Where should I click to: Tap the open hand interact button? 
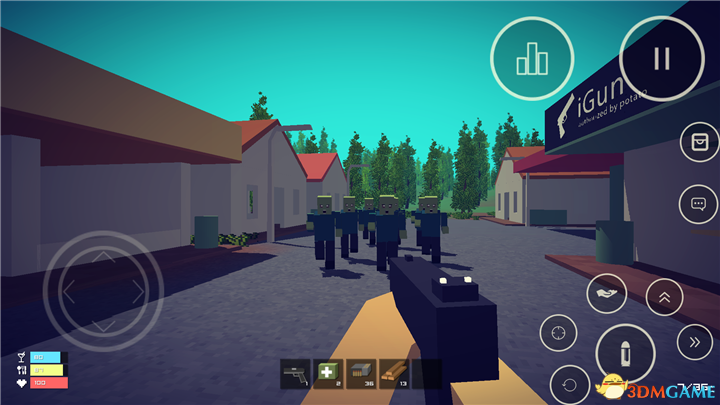607,294
